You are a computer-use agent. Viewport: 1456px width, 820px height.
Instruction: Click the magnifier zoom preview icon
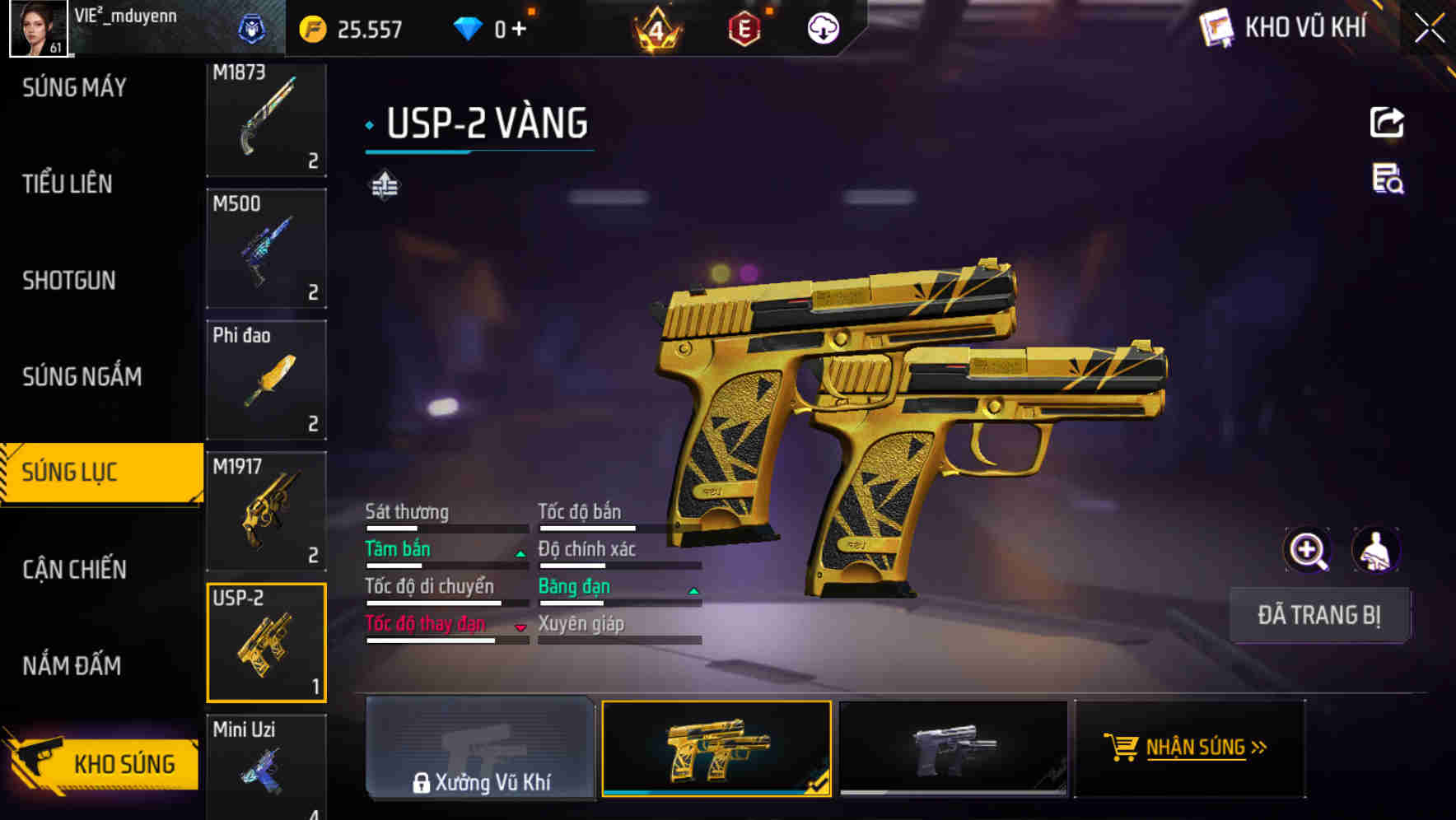pyautogui.click(x=1307, y=550)
